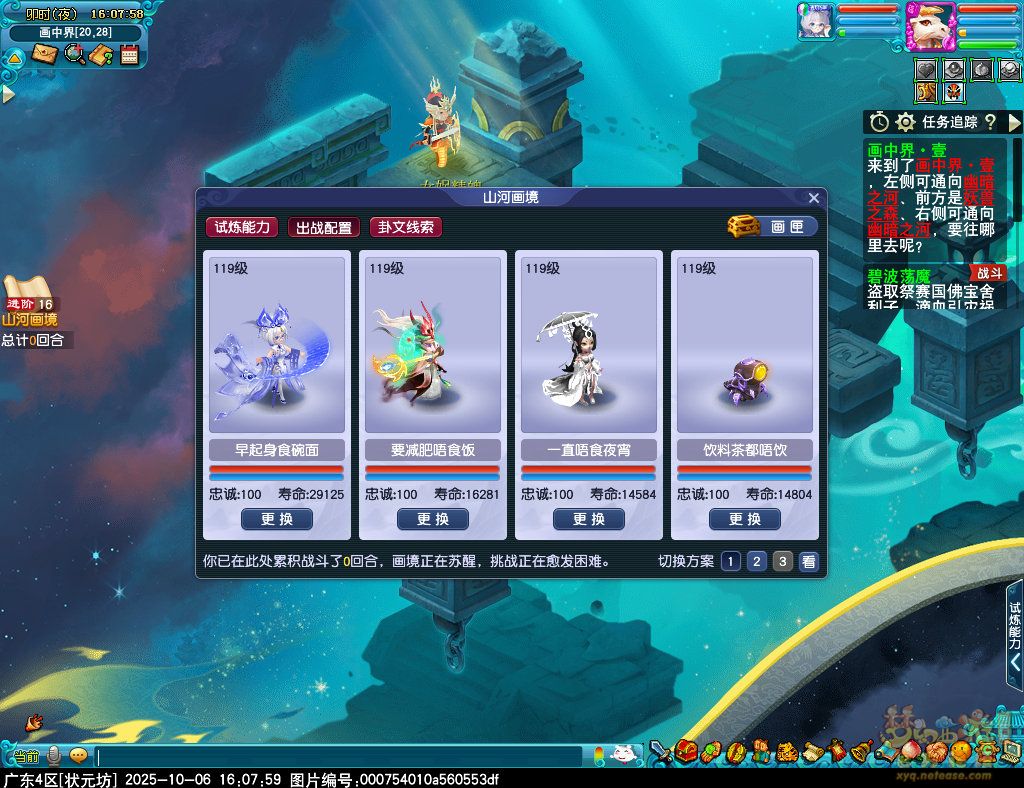Swap out the pet 饮料茶都唔饮
1024x788 pixels.
coord(745,519)
